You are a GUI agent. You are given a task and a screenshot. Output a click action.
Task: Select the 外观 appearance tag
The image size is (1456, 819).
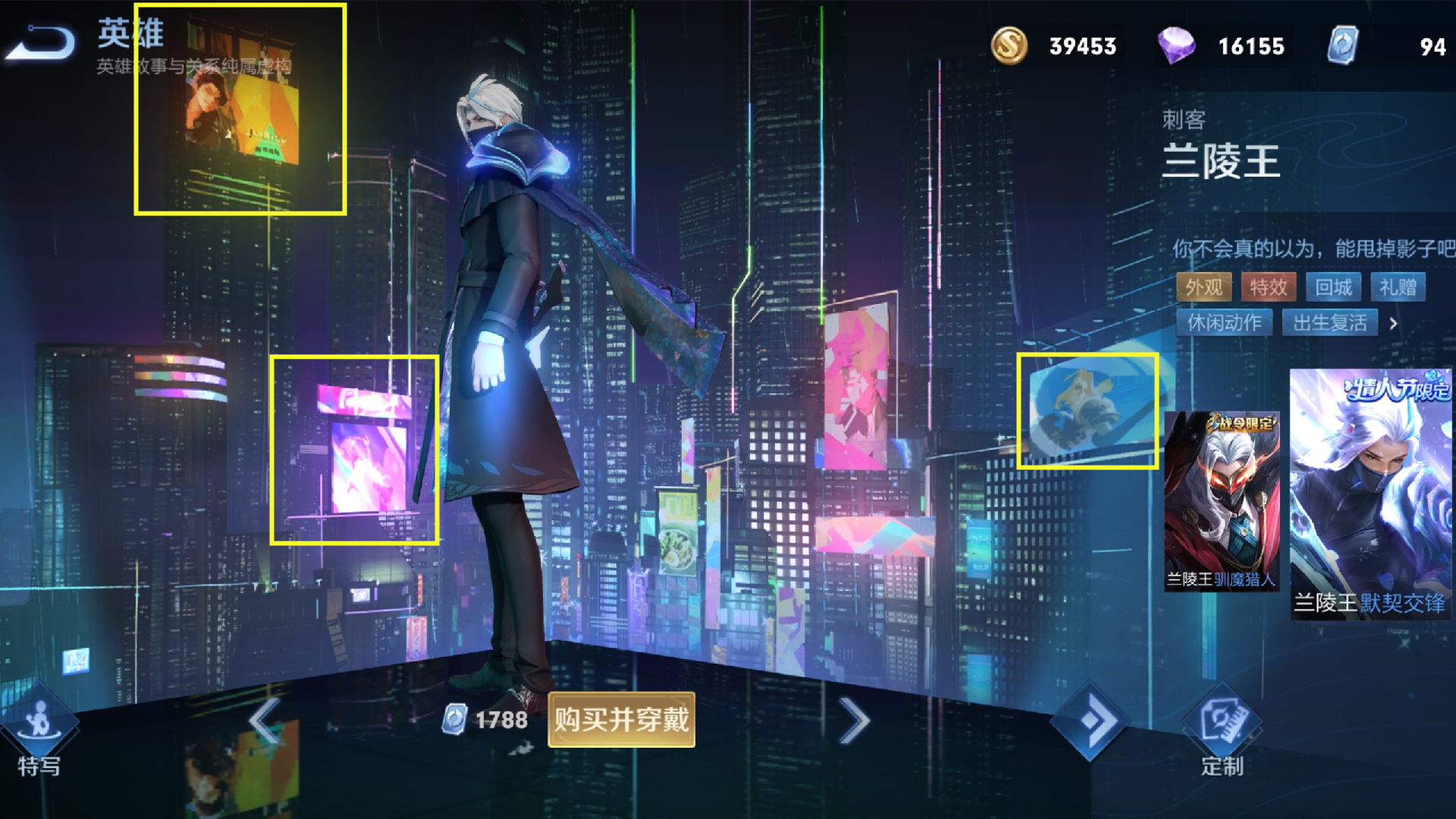(x=1203, y=287)
